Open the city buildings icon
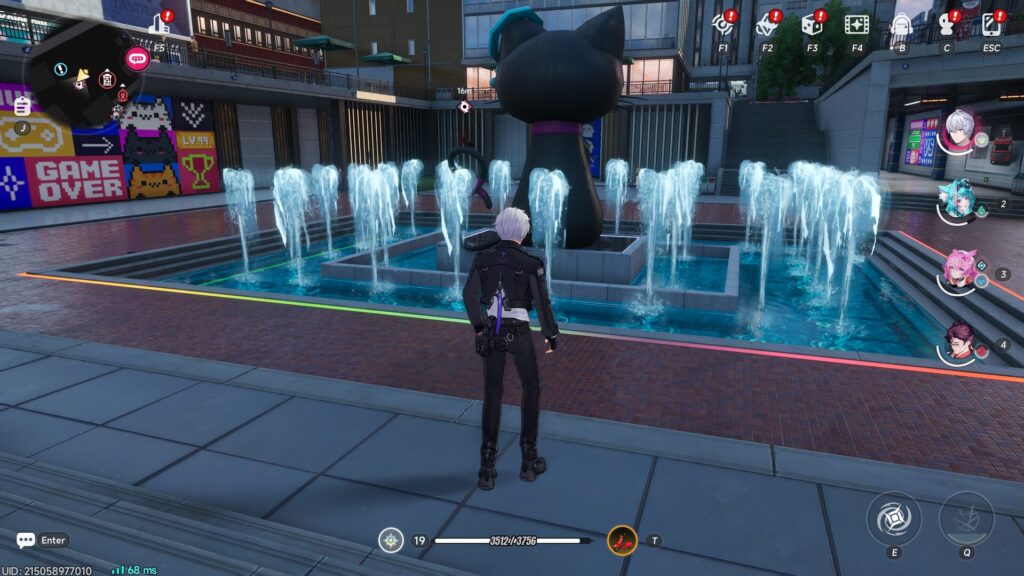This screenshot has width=1024, height=576. point(160,23)
